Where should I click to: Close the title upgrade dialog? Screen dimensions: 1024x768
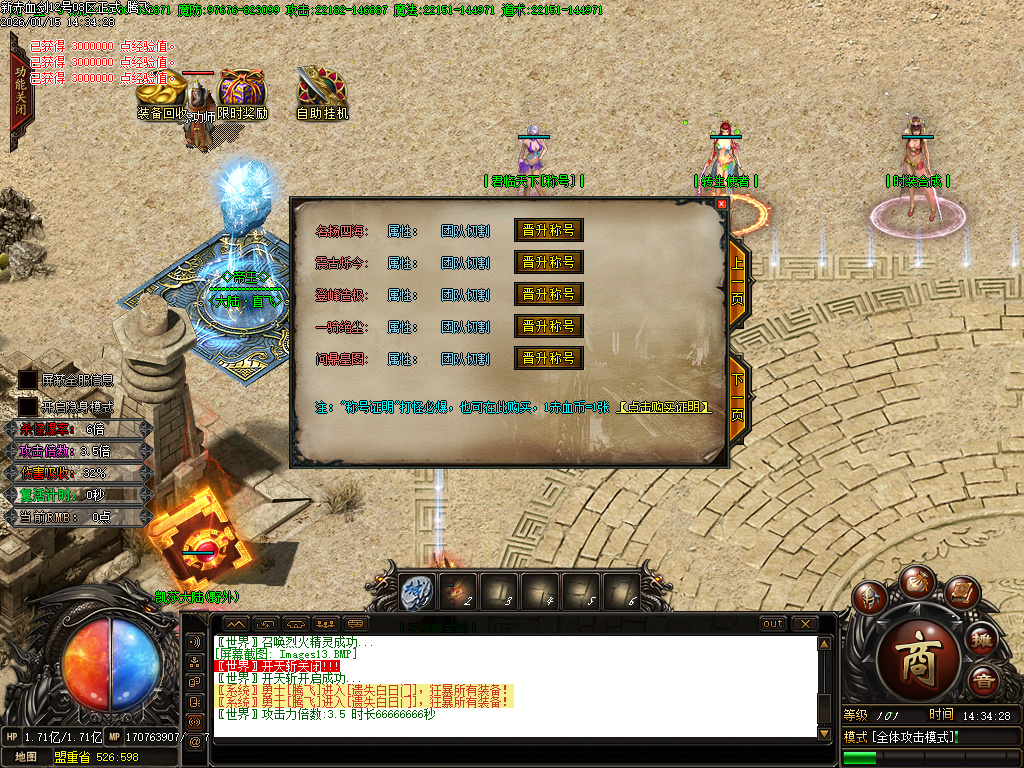pyautogui.click(x=722, y=204)
